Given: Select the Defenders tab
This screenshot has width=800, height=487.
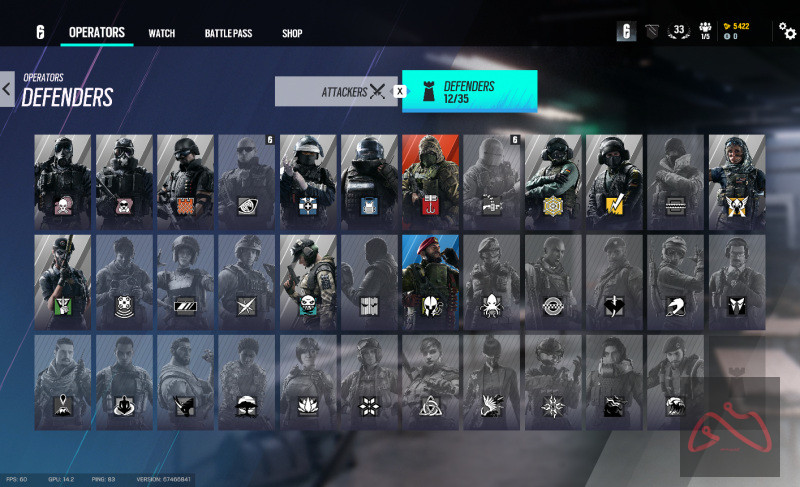Looking at the screenshot, I should click(x=469, y=91).
